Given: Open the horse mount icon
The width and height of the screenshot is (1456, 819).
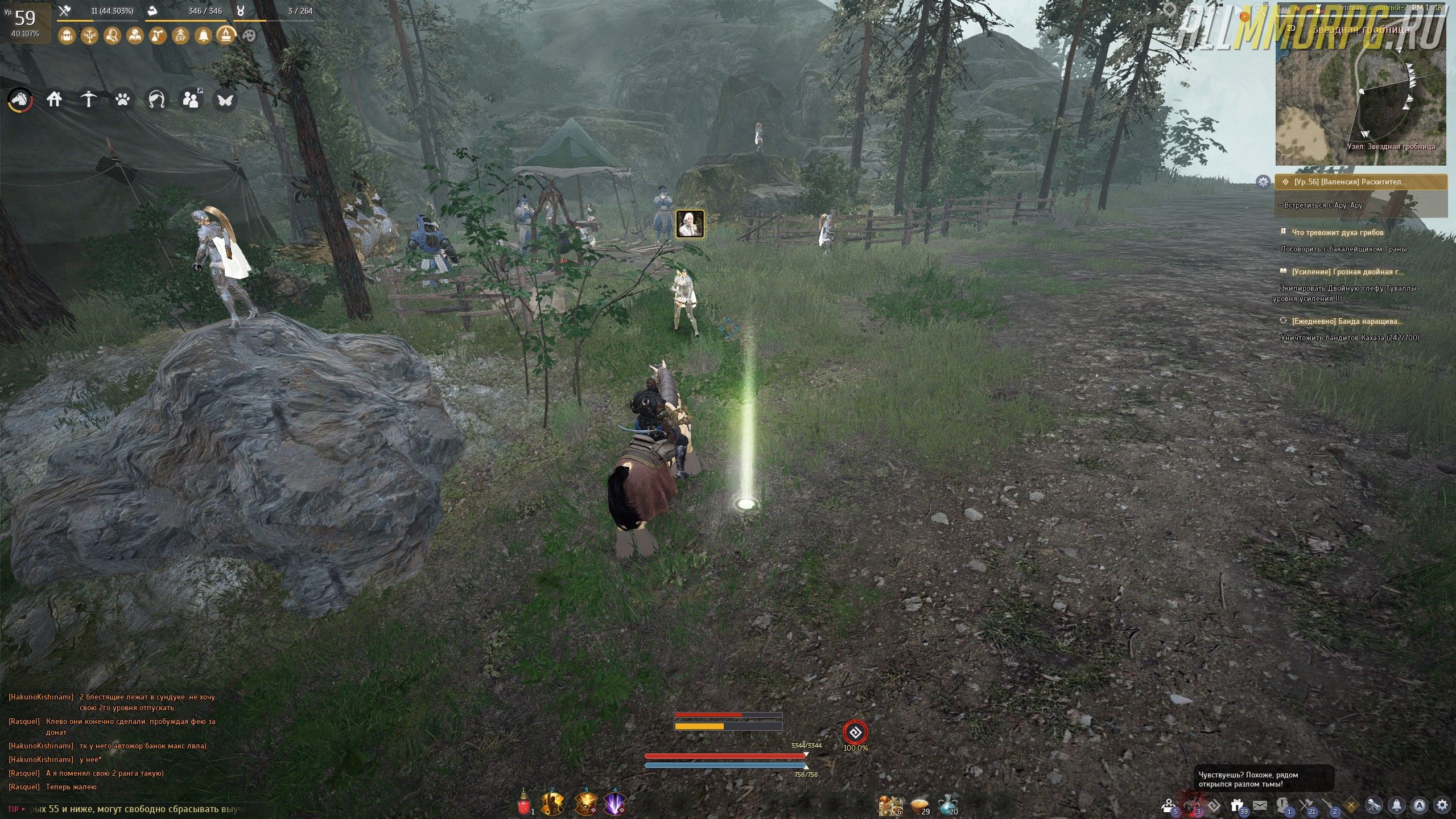Looking at the screenshot, I should [x=20, y=100].
